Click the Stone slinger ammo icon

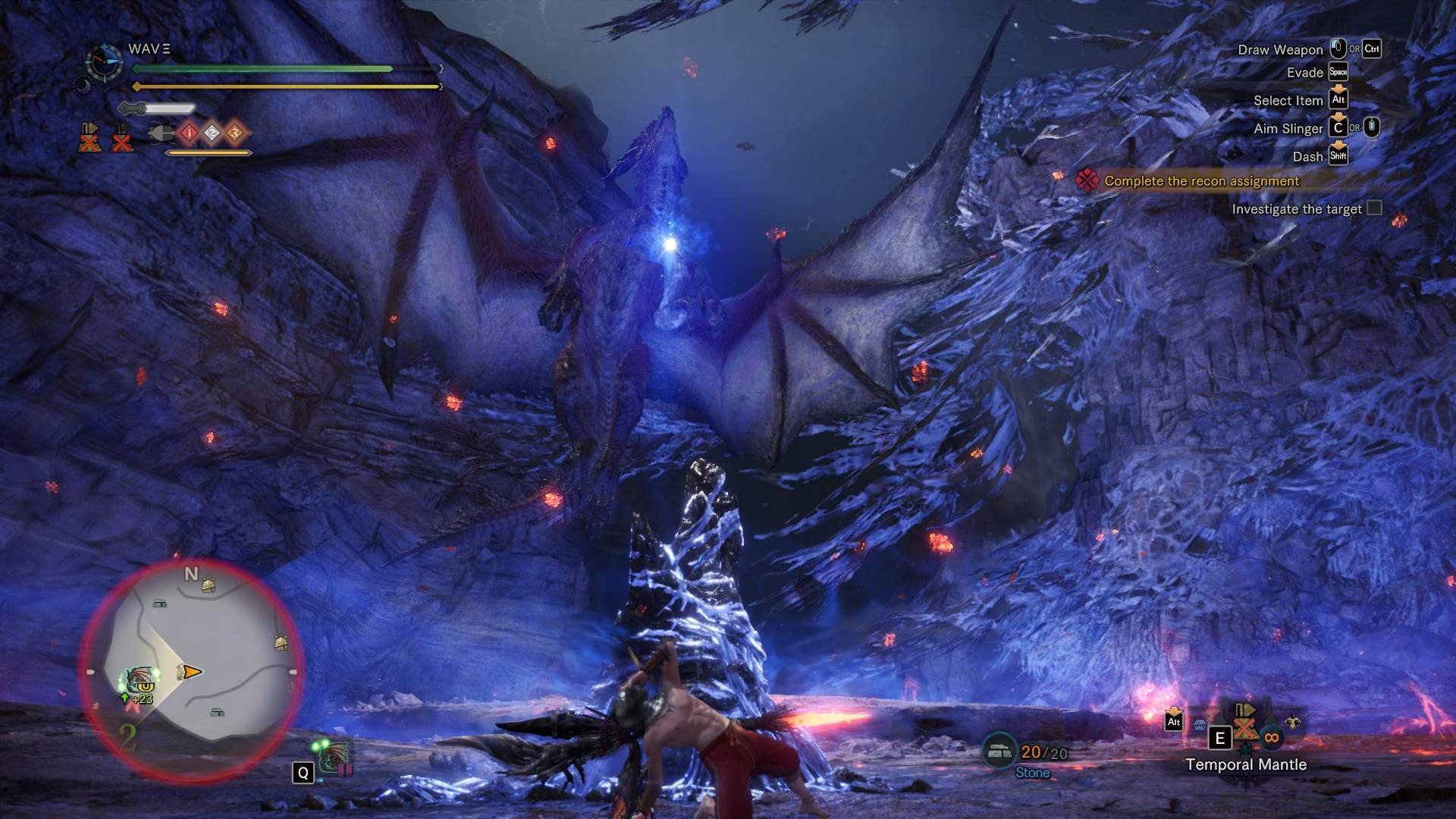point(999,751)
